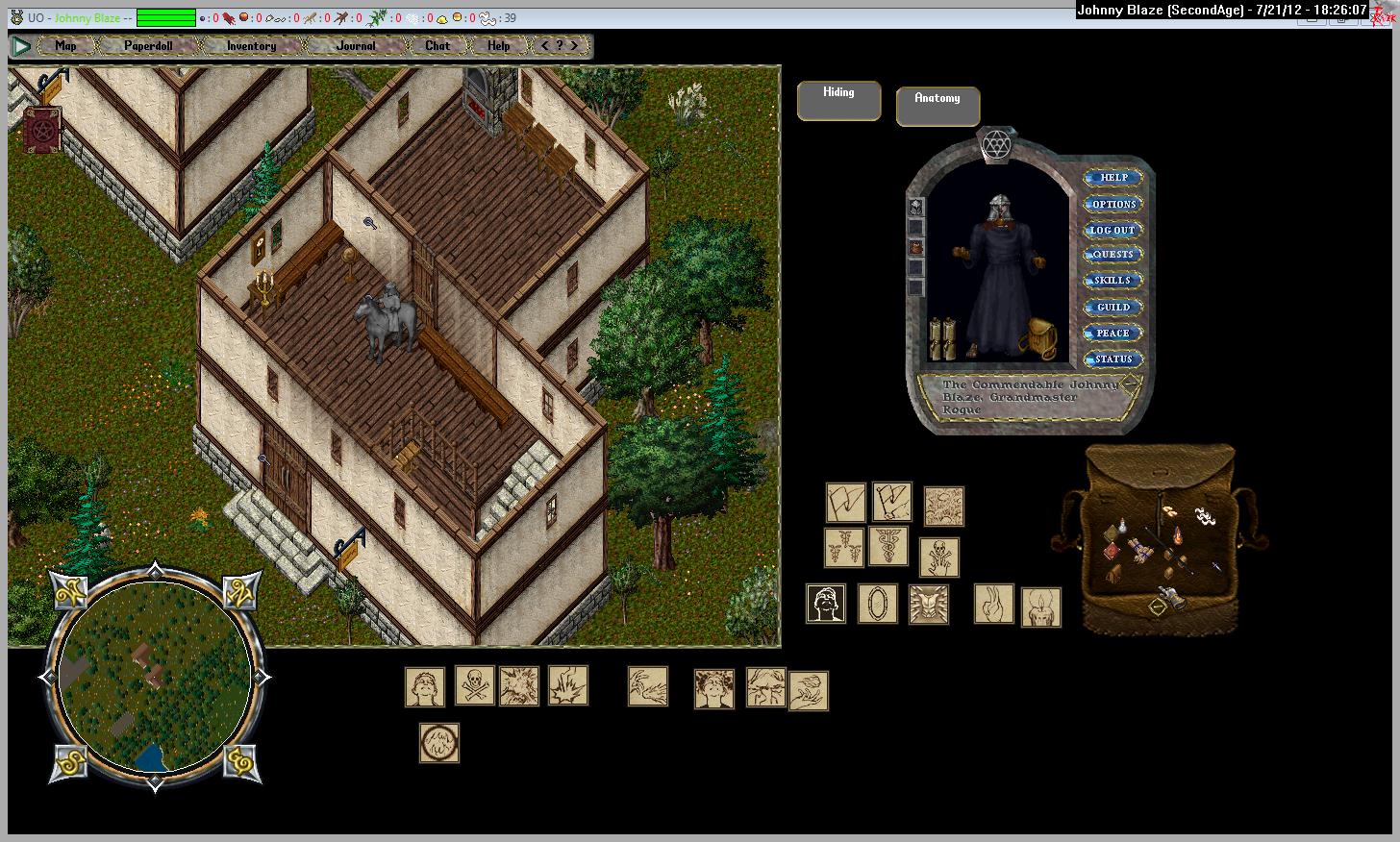Image resolution: width=1400 pixels, height=842 pixels.
Task: Open the Chat menu button
Action: tap(437, 45)
